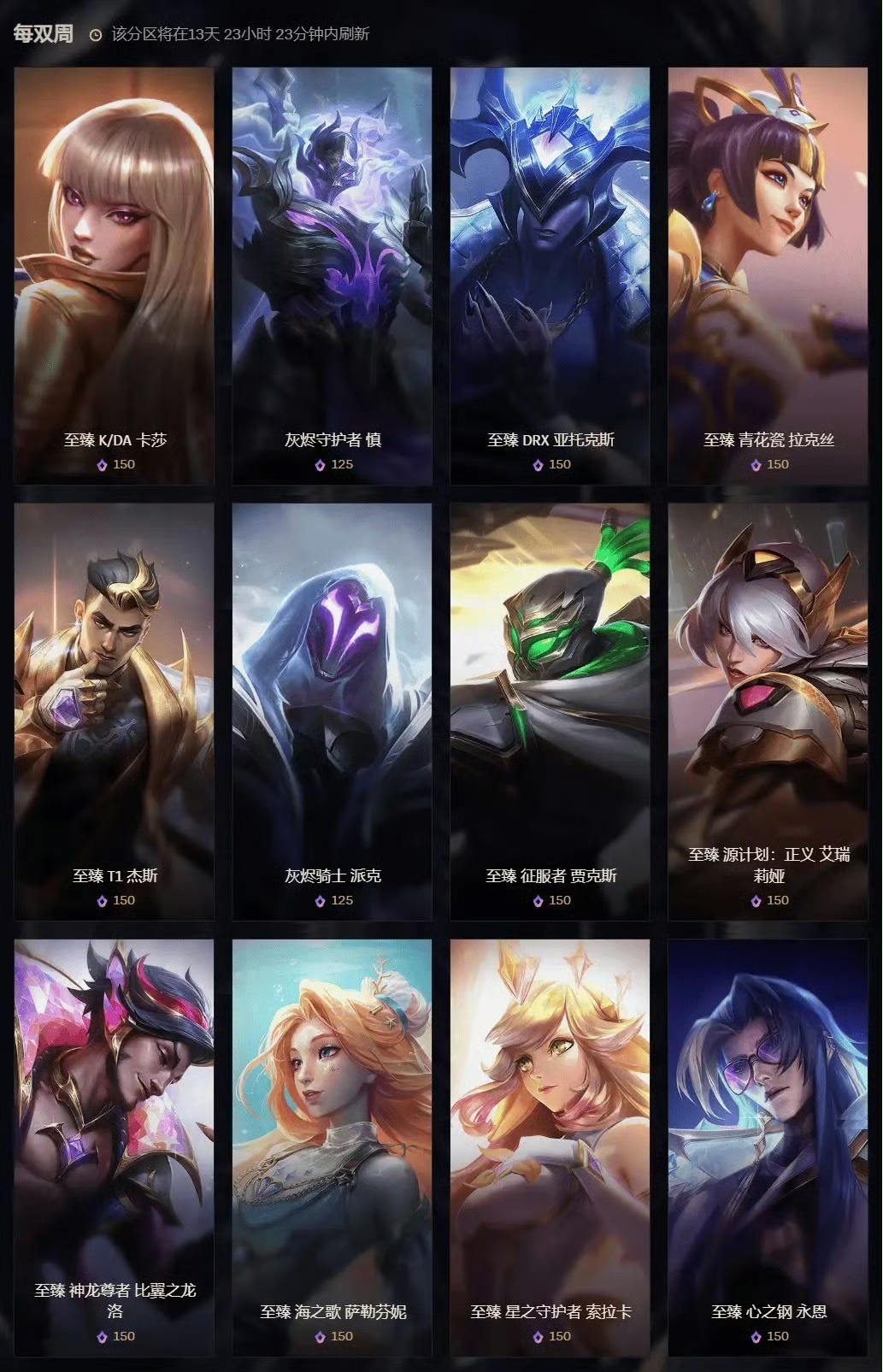Select the 至臻 心之钢 永恩 skin card

click(768, 1147)
